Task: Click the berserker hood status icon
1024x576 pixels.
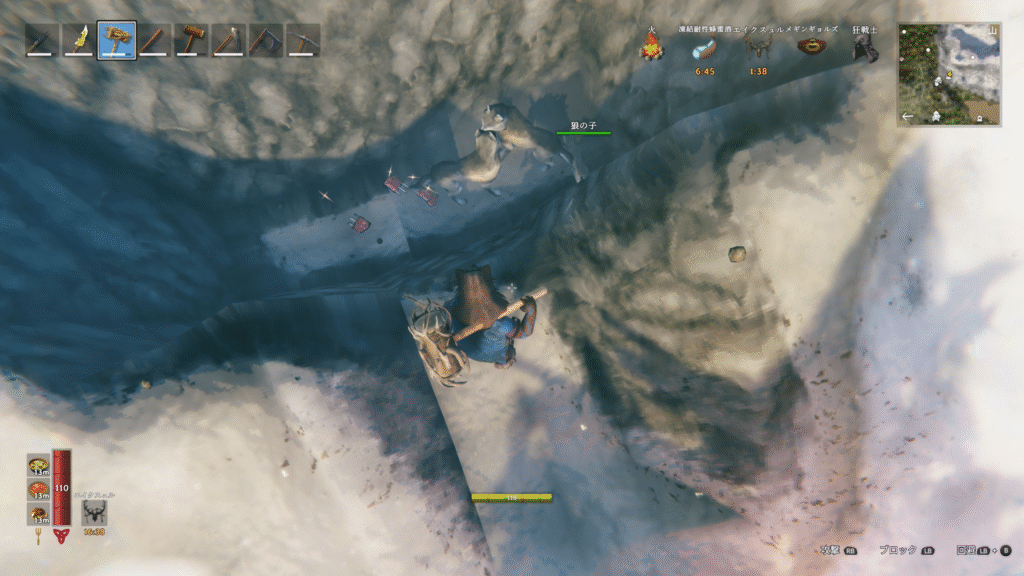Action: click(x=864, y=49)
